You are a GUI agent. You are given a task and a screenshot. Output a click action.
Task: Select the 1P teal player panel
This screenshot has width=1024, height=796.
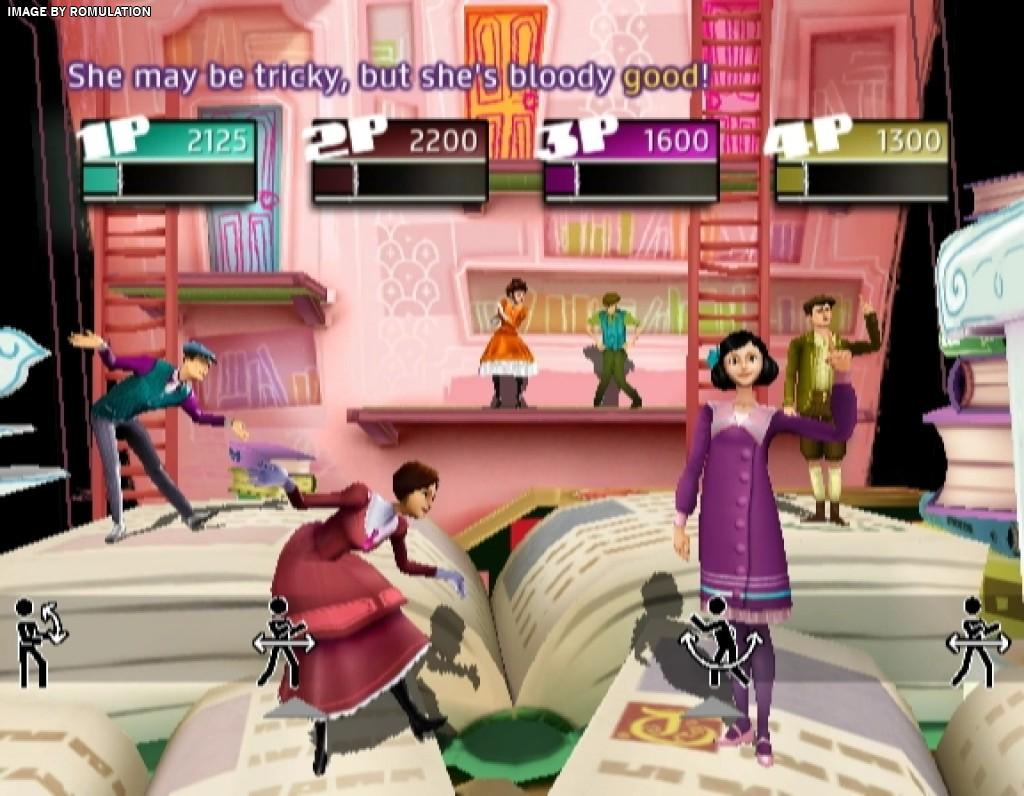coord(168,162)
